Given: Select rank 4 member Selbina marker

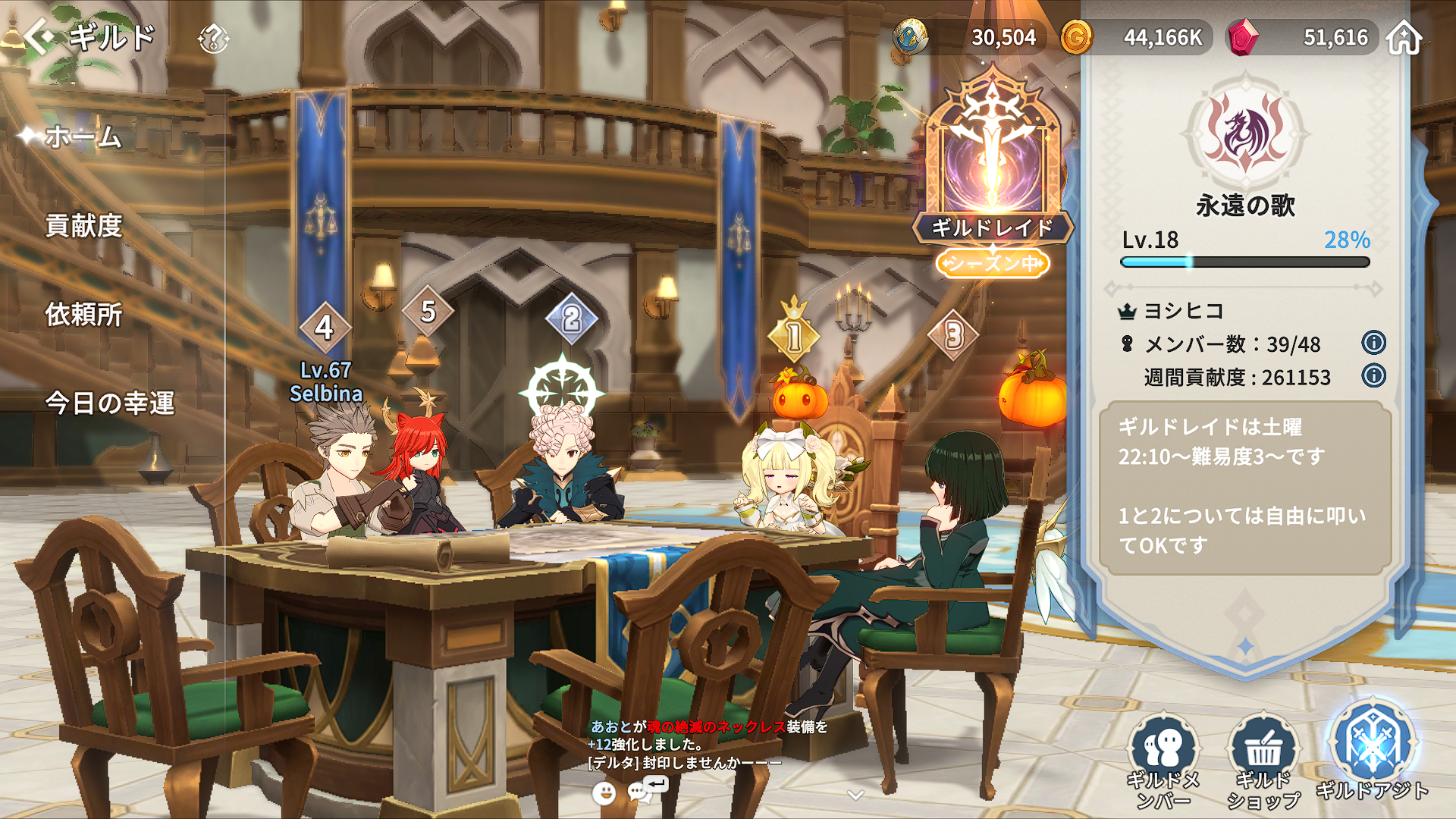Looking at the screenshot, I should (325, 328).
